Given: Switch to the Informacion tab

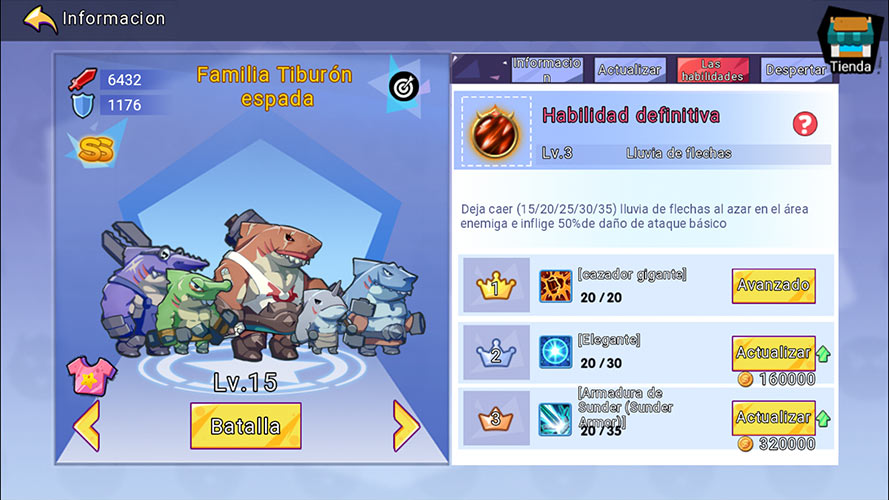Looking at the screenshot, I should (x=546, y=69).
